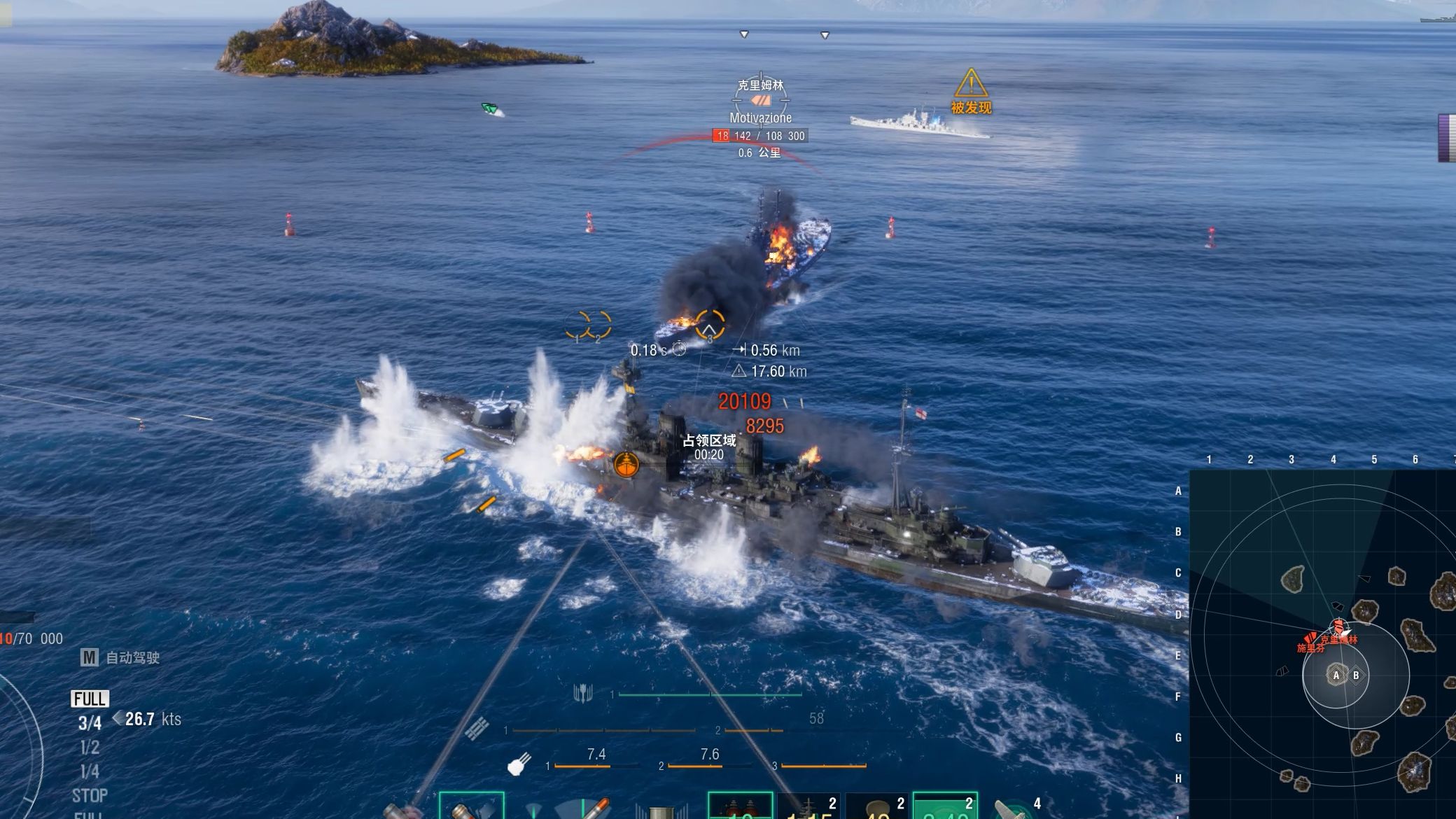
Task: Select the 1/2 speed setting
Action: point(90,748)
